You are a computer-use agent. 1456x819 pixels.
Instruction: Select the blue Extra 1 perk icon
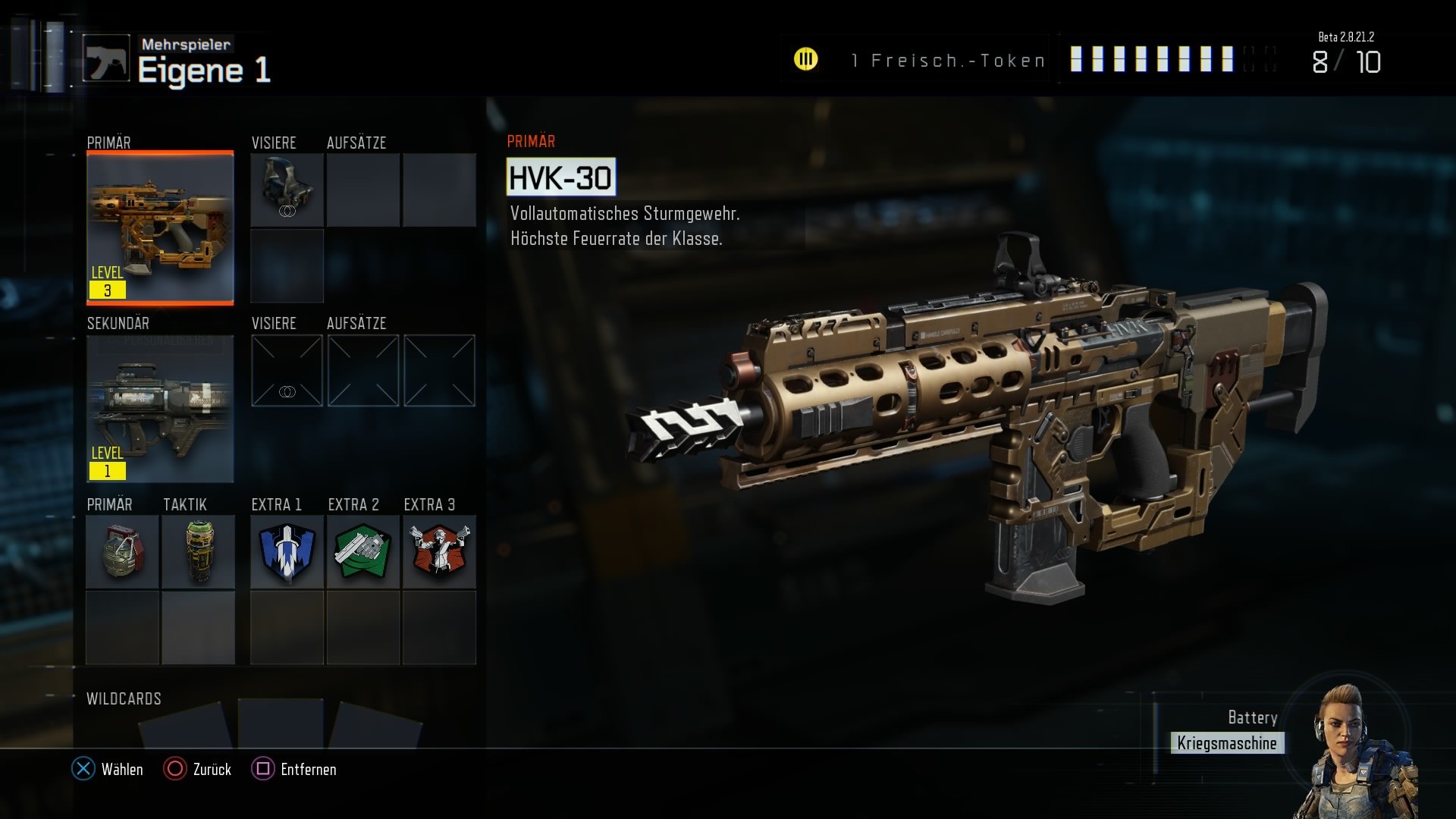pos(286,552)
